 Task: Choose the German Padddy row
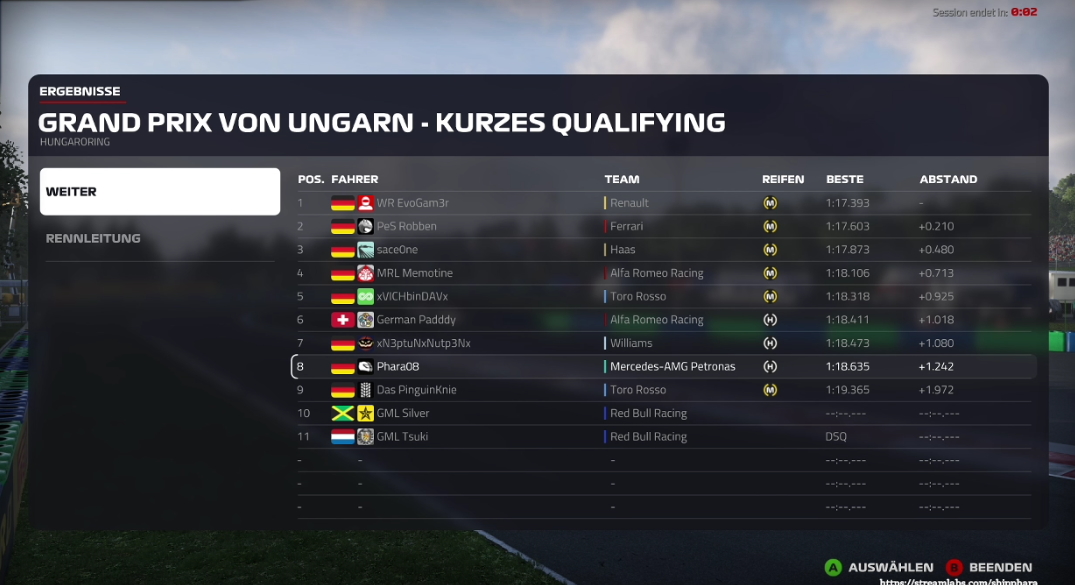[416, 320]
